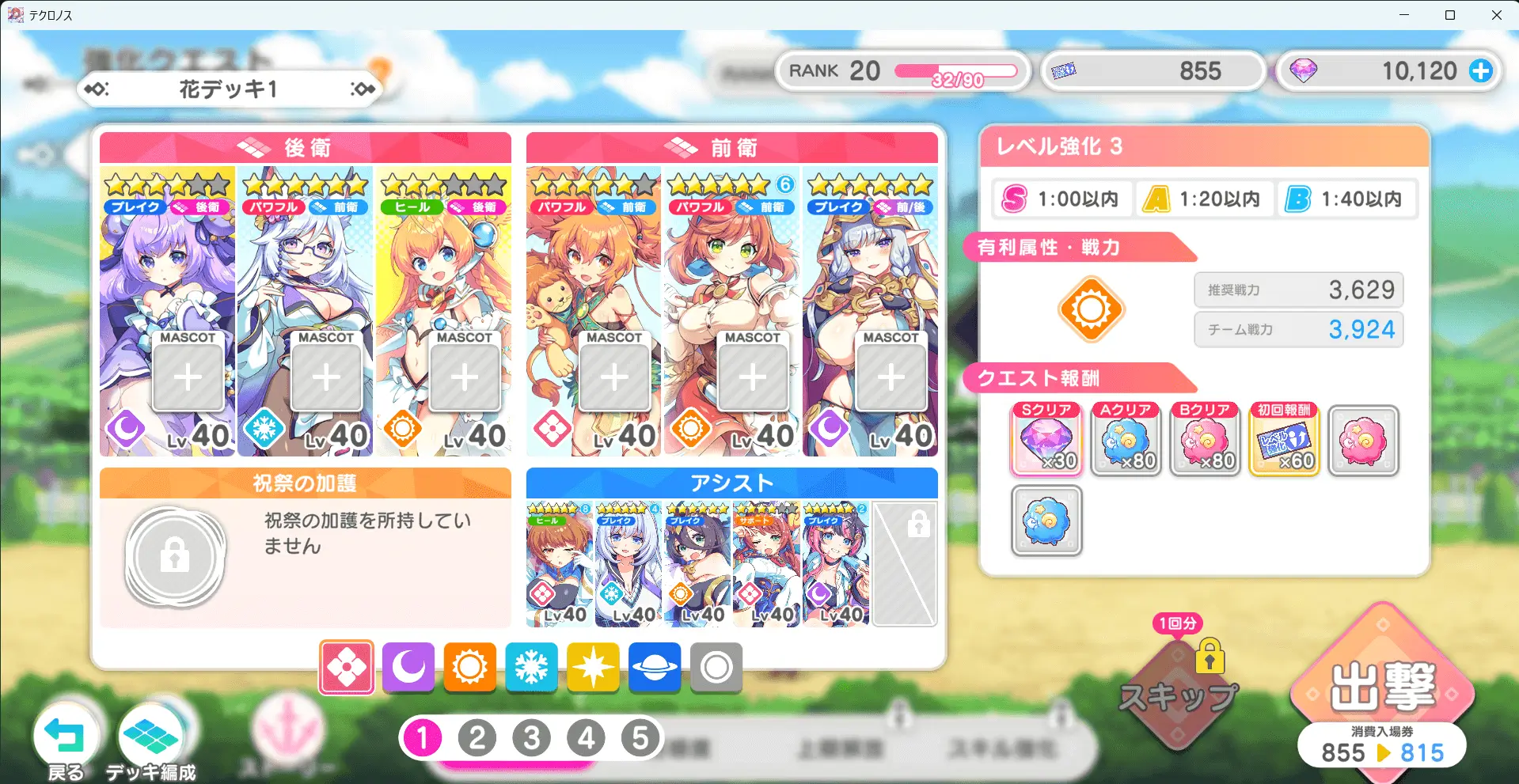Switch to previous deck with left arrow
This screenshot has height=784, width=1519.
pos(96,89)
